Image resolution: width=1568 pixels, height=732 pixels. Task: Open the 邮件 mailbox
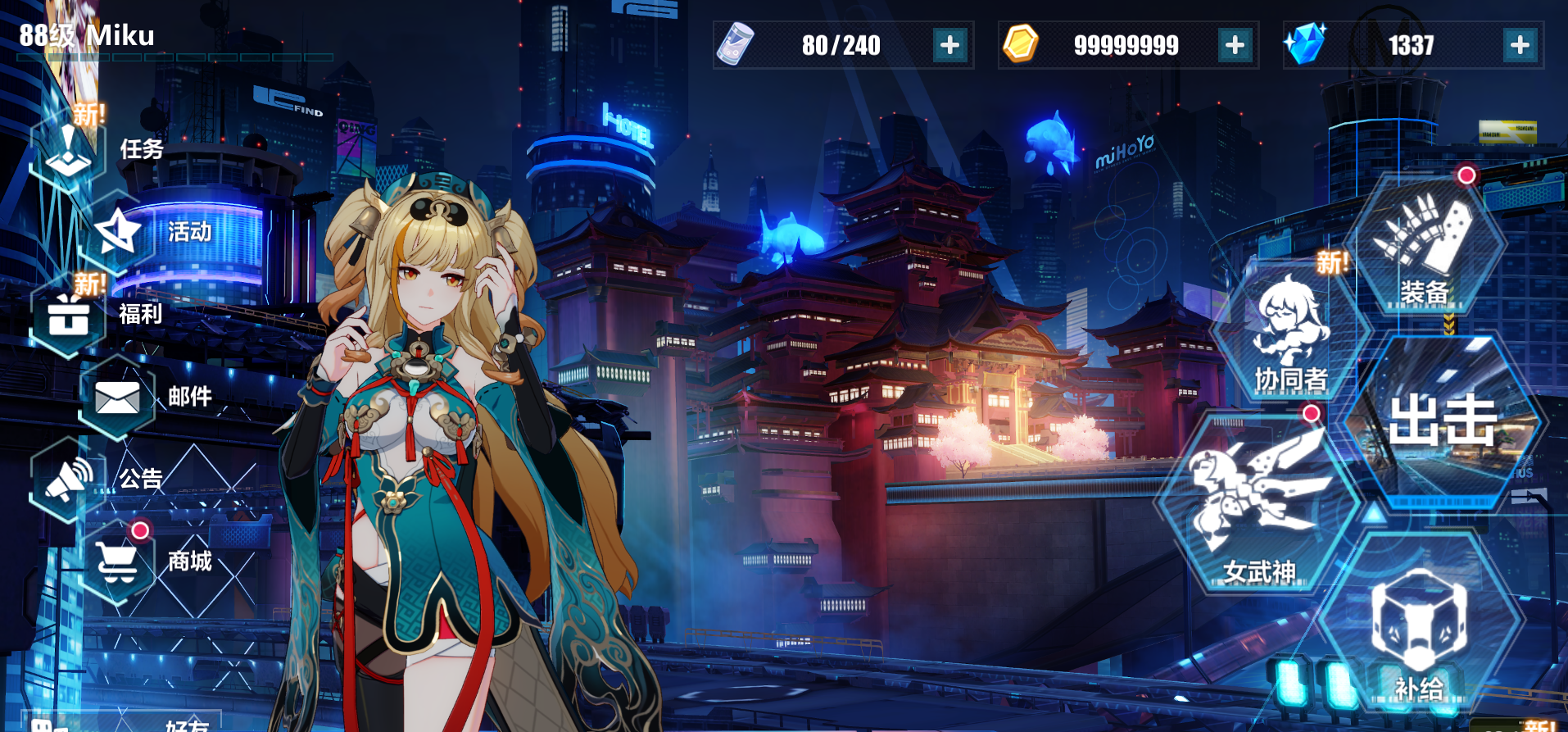point(117,398)
